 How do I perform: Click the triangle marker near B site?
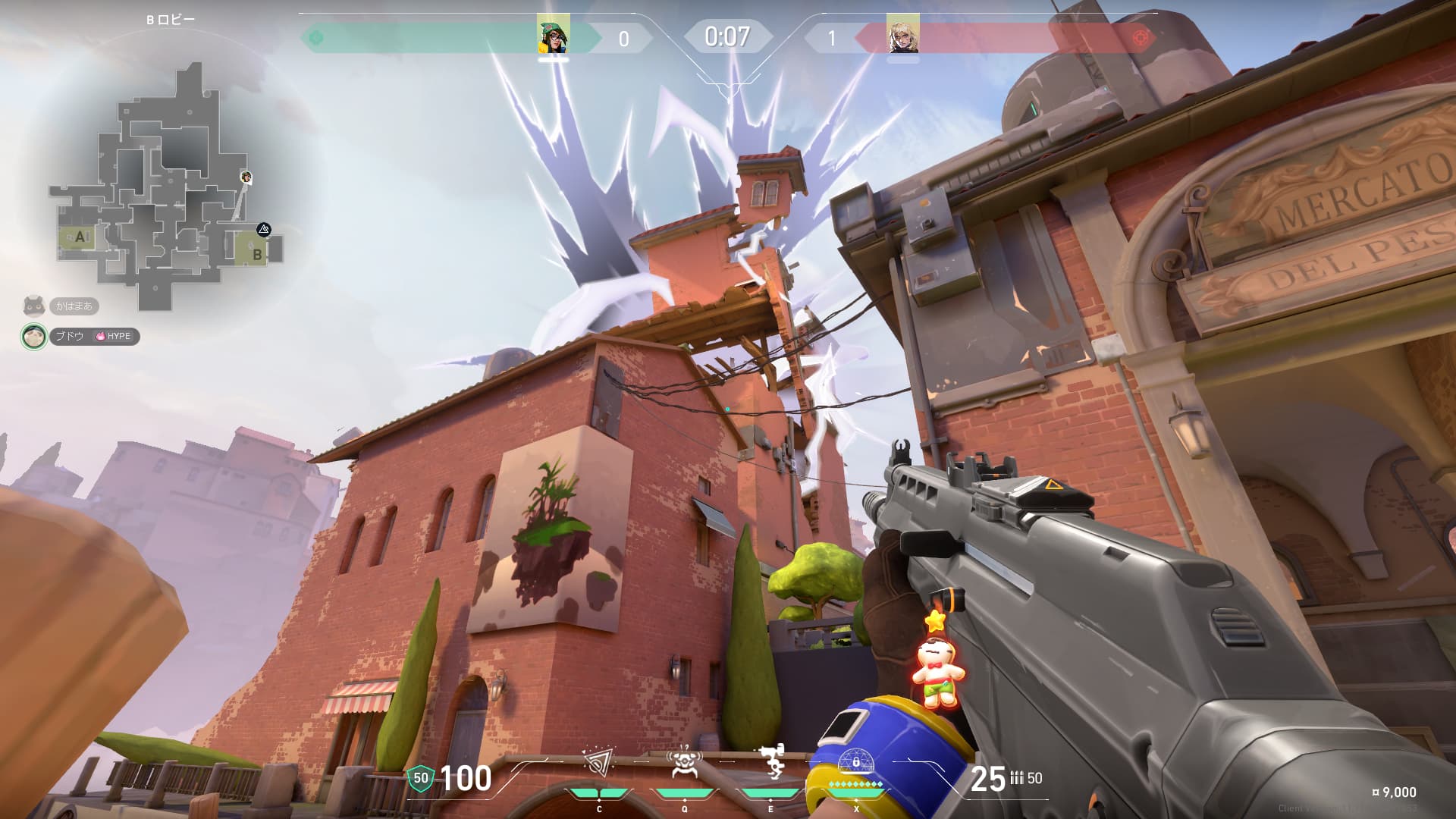click(263, 228)
